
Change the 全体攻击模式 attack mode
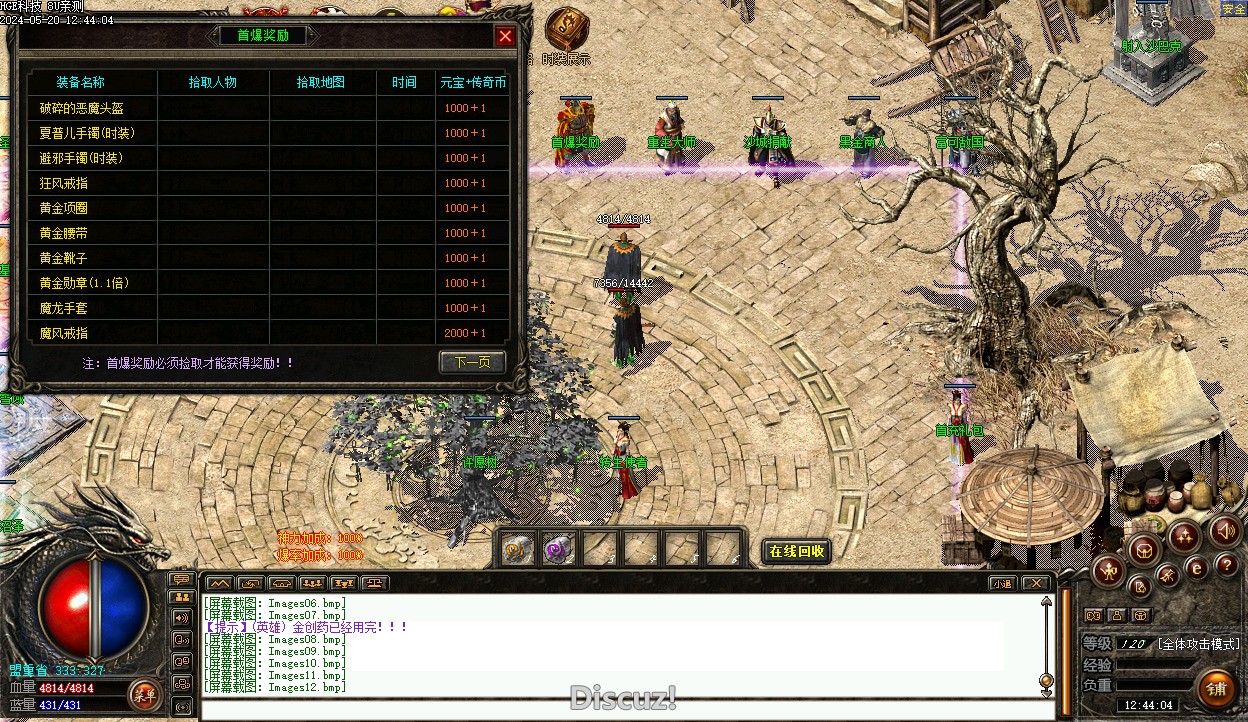point(1198,644)
